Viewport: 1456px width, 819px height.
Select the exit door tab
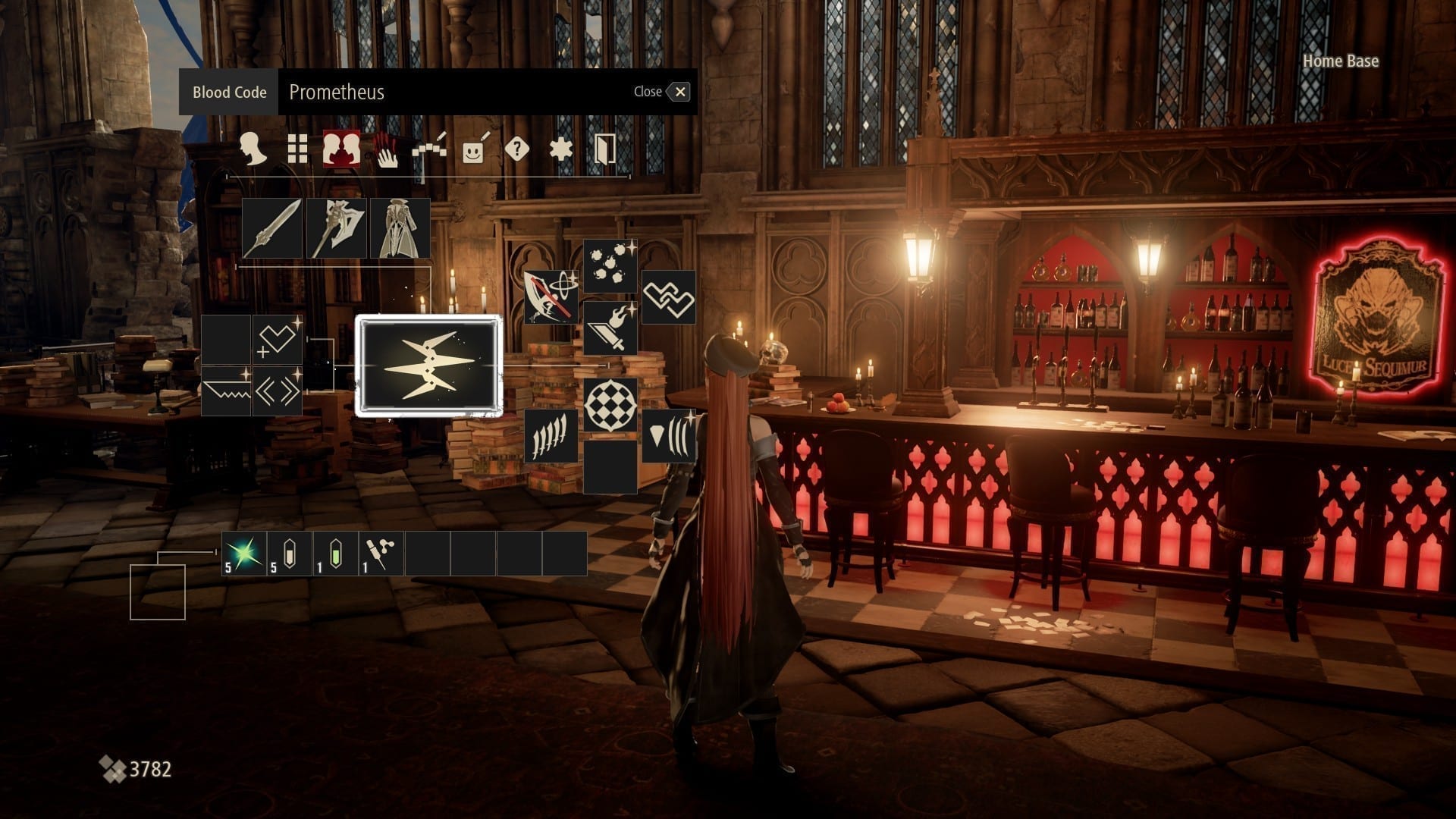[604, 149]
